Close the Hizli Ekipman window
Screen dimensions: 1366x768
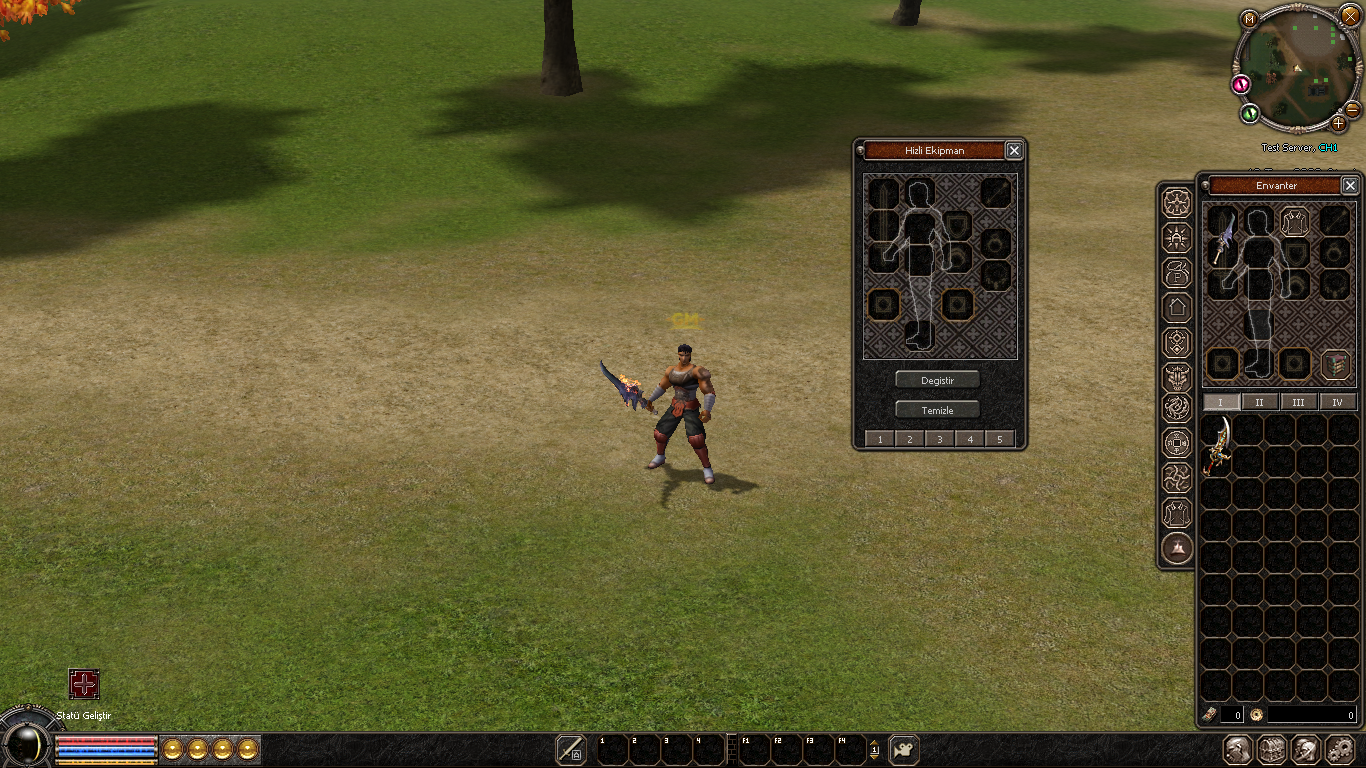pos(1014,151)
